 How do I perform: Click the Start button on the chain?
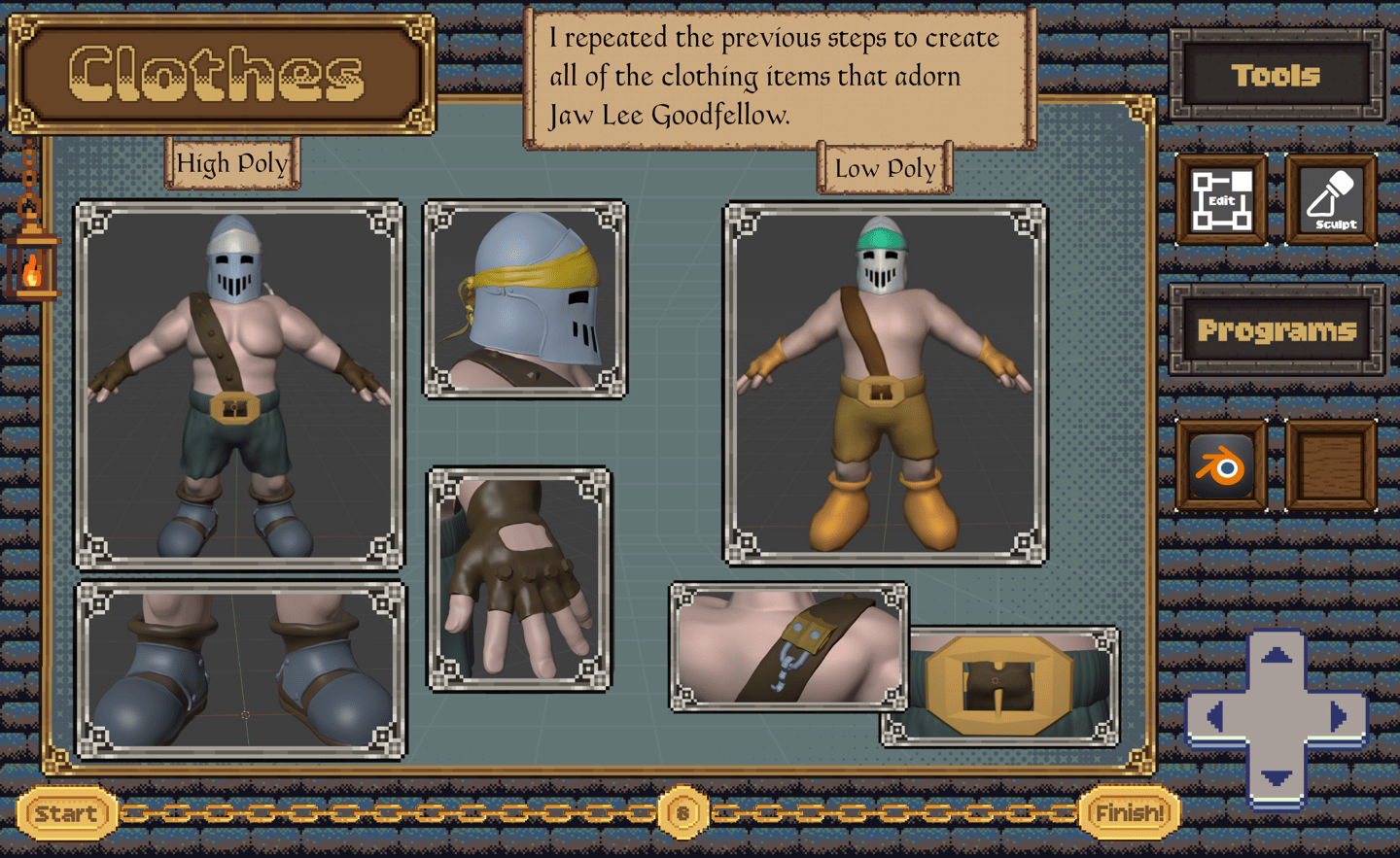[x=66, y=813]
